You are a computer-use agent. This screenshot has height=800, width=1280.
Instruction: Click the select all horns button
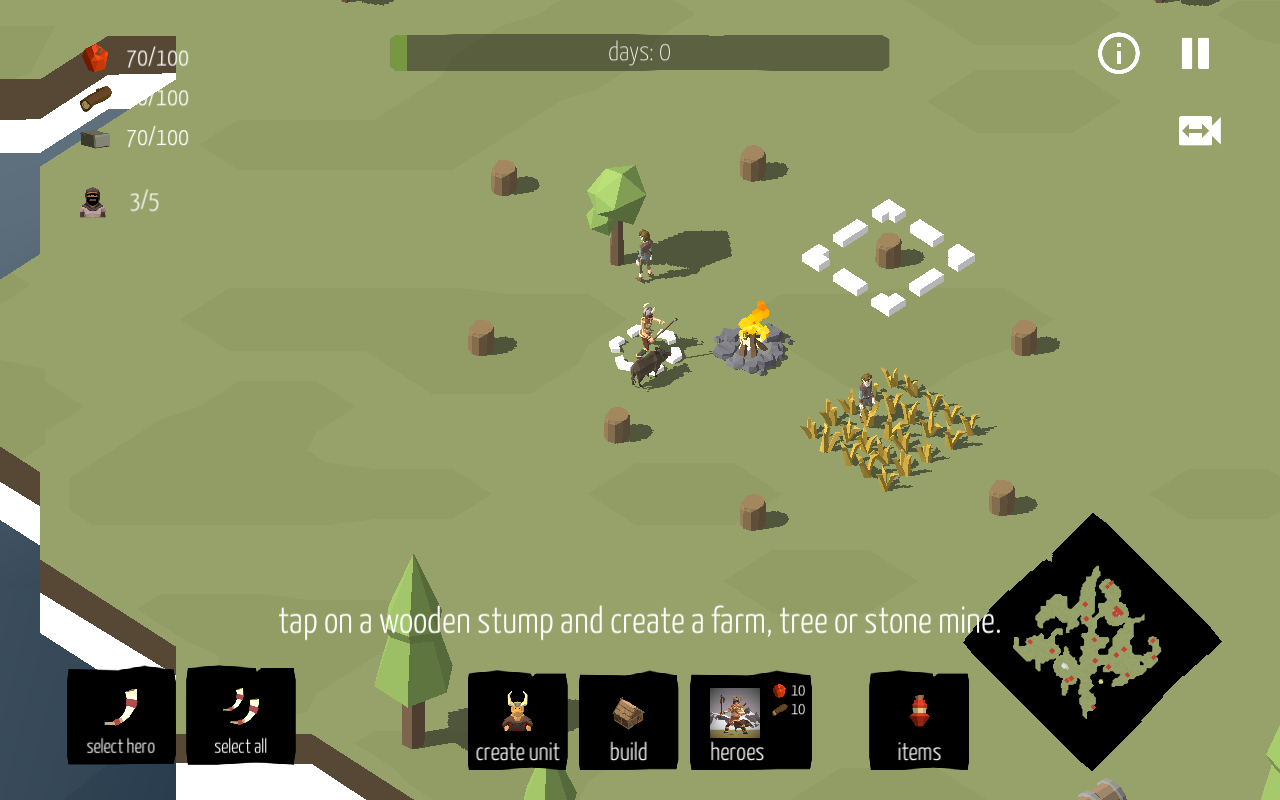click(x=240, y=716)
